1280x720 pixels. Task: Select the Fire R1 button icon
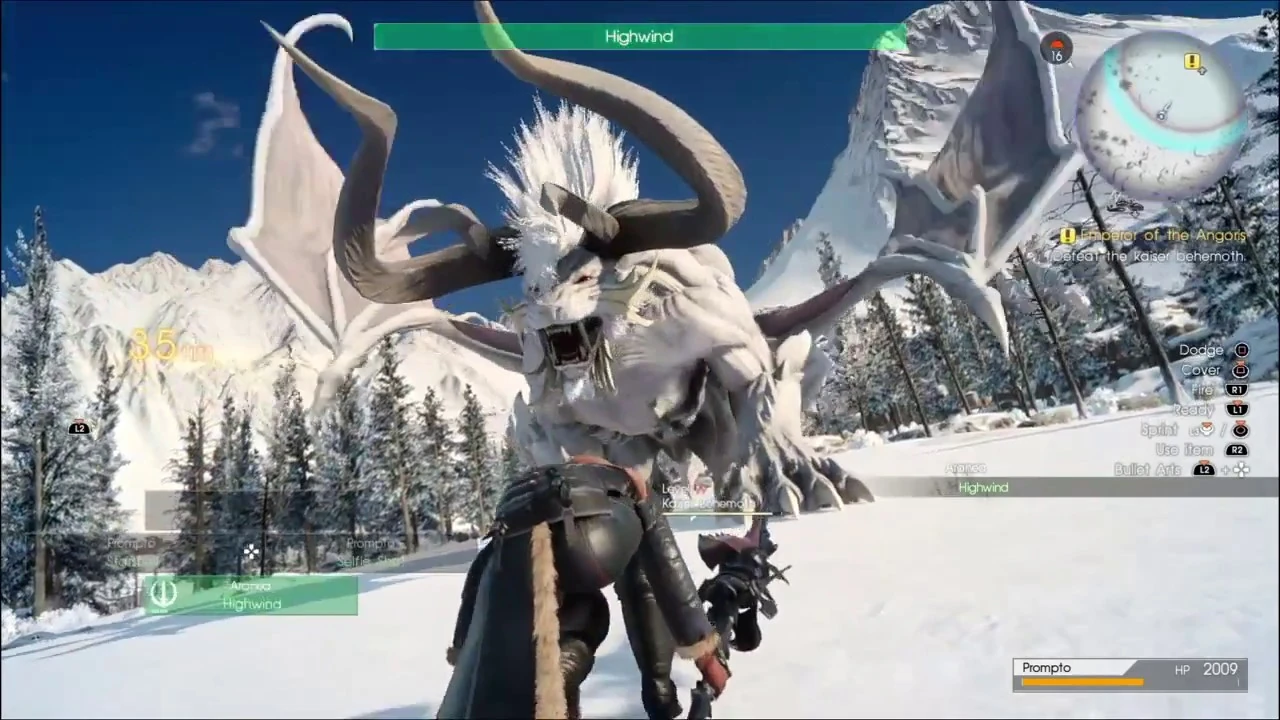(1236, 389)
